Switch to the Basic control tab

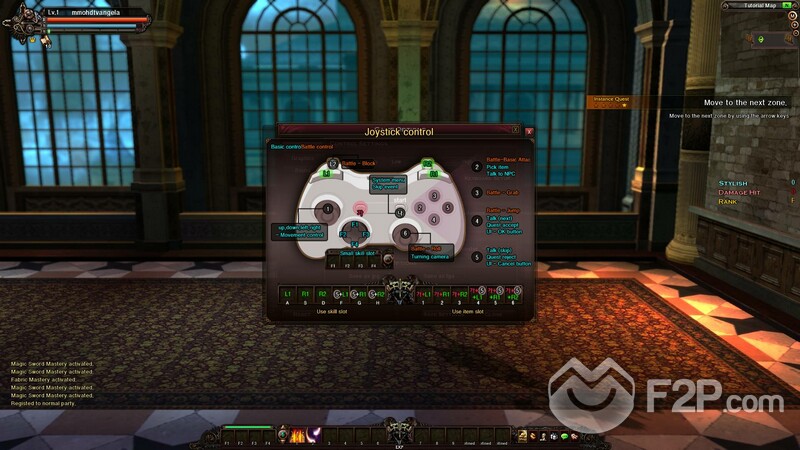pos(285,146)
